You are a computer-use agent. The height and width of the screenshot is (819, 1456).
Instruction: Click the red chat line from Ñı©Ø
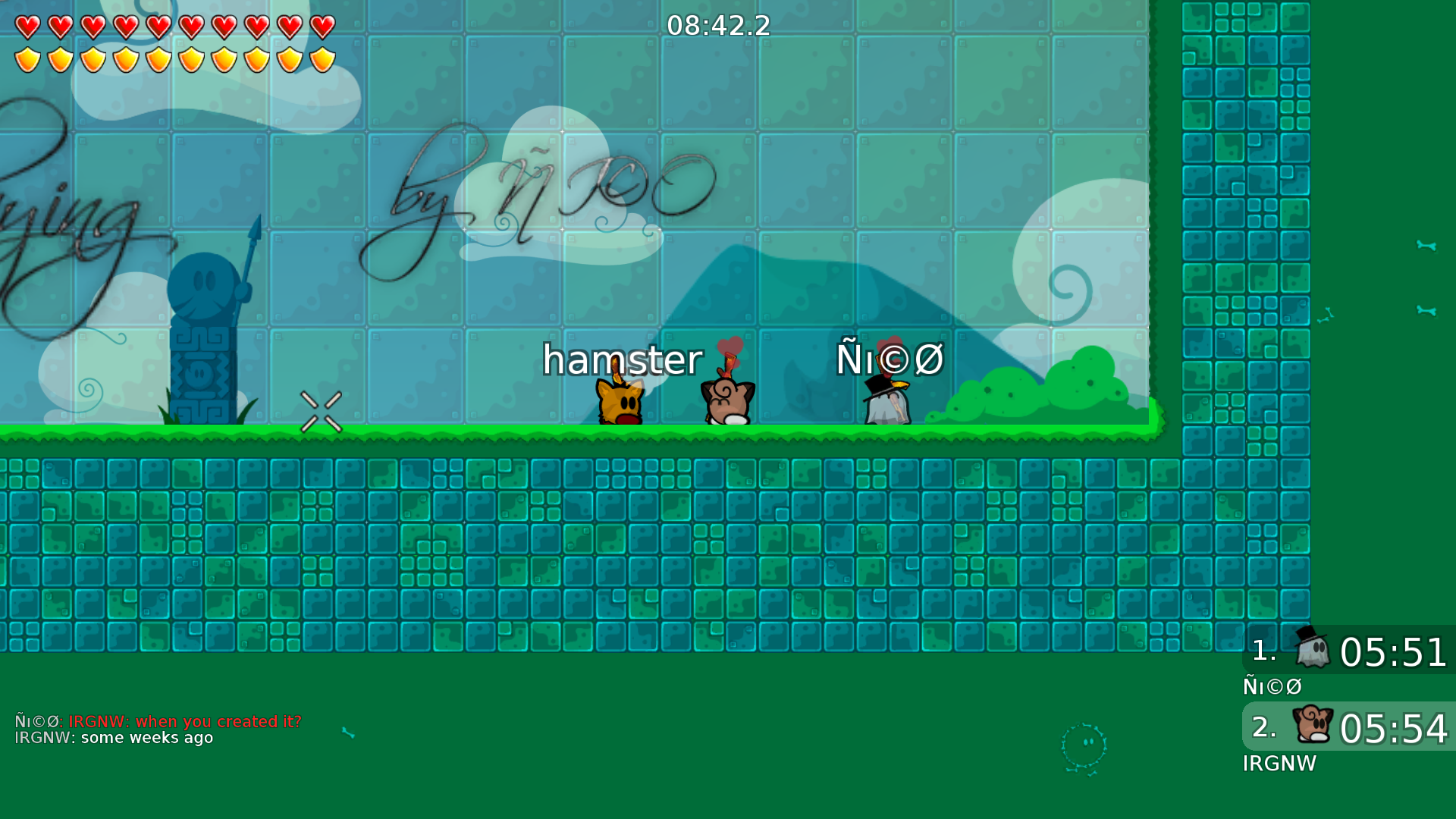(158, 721)
